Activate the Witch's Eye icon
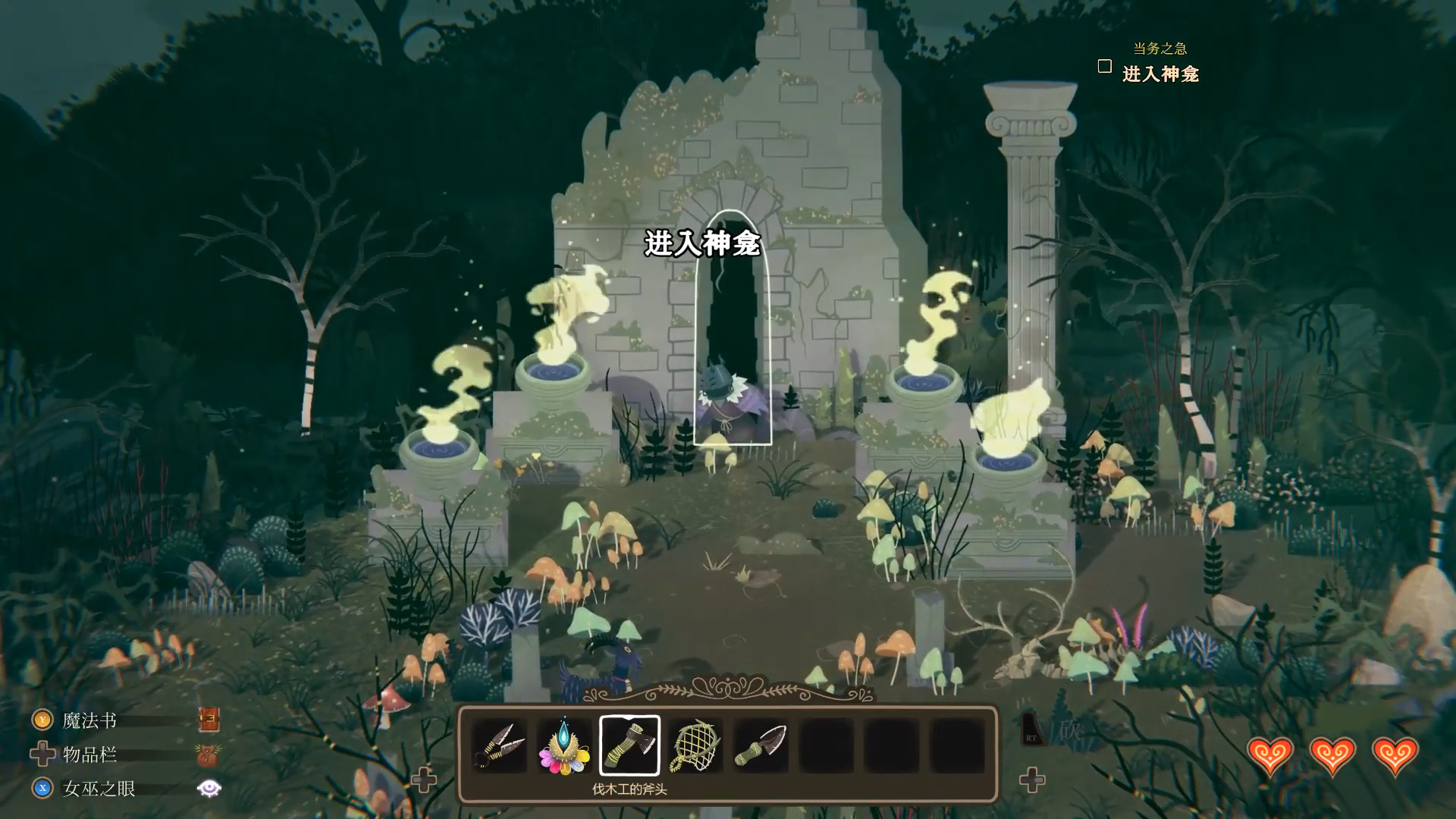 (x=209, y=789)
